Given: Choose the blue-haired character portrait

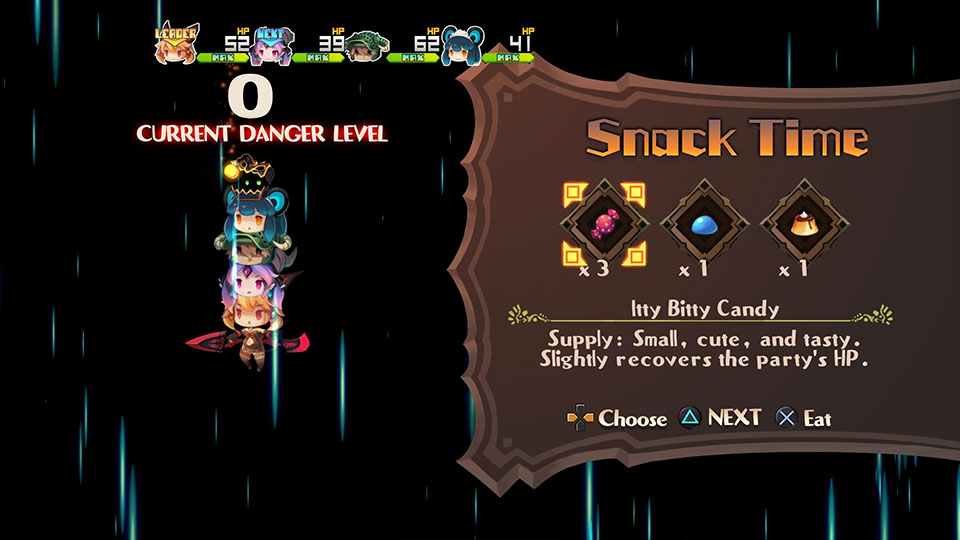Looking at the screenshot, I should tap(462, 46).
